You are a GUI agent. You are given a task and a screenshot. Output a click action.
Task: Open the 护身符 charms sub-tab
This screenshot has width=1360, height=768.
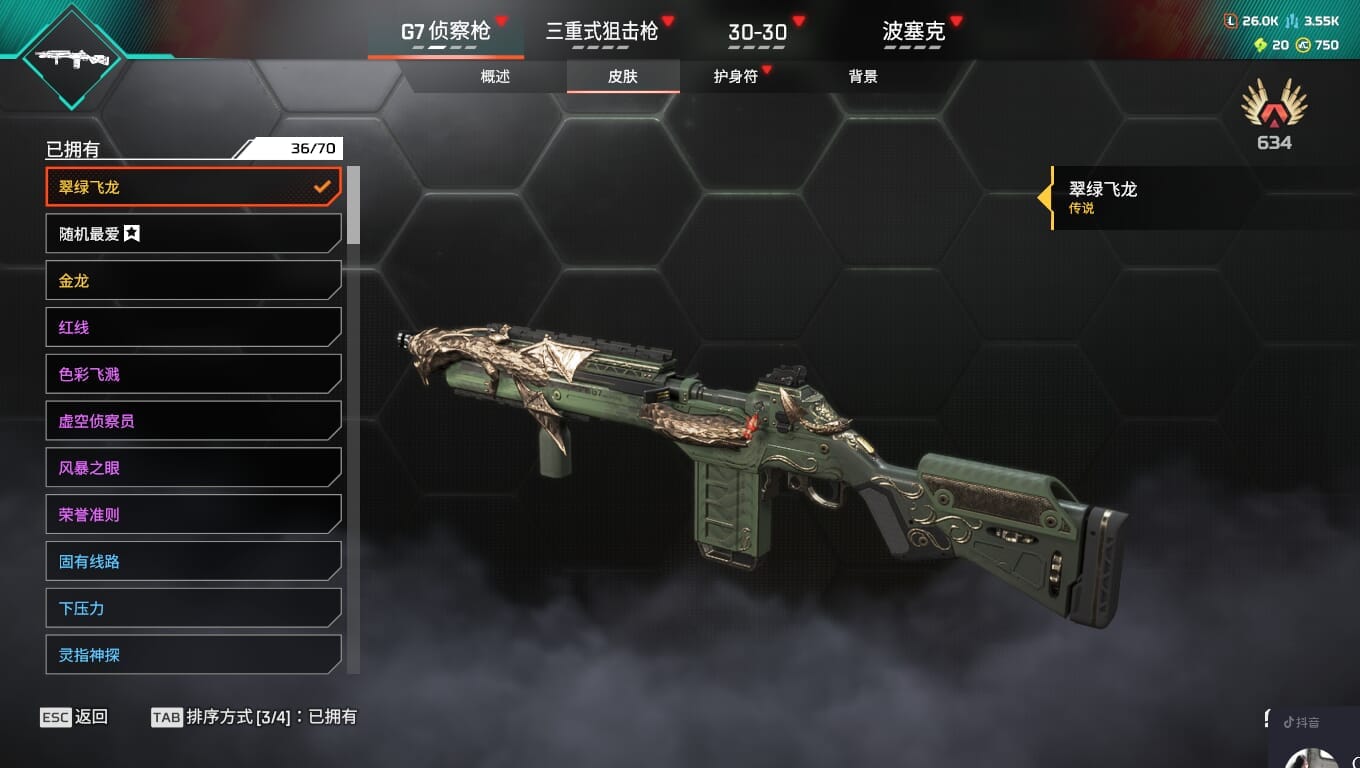coord(735,77)
